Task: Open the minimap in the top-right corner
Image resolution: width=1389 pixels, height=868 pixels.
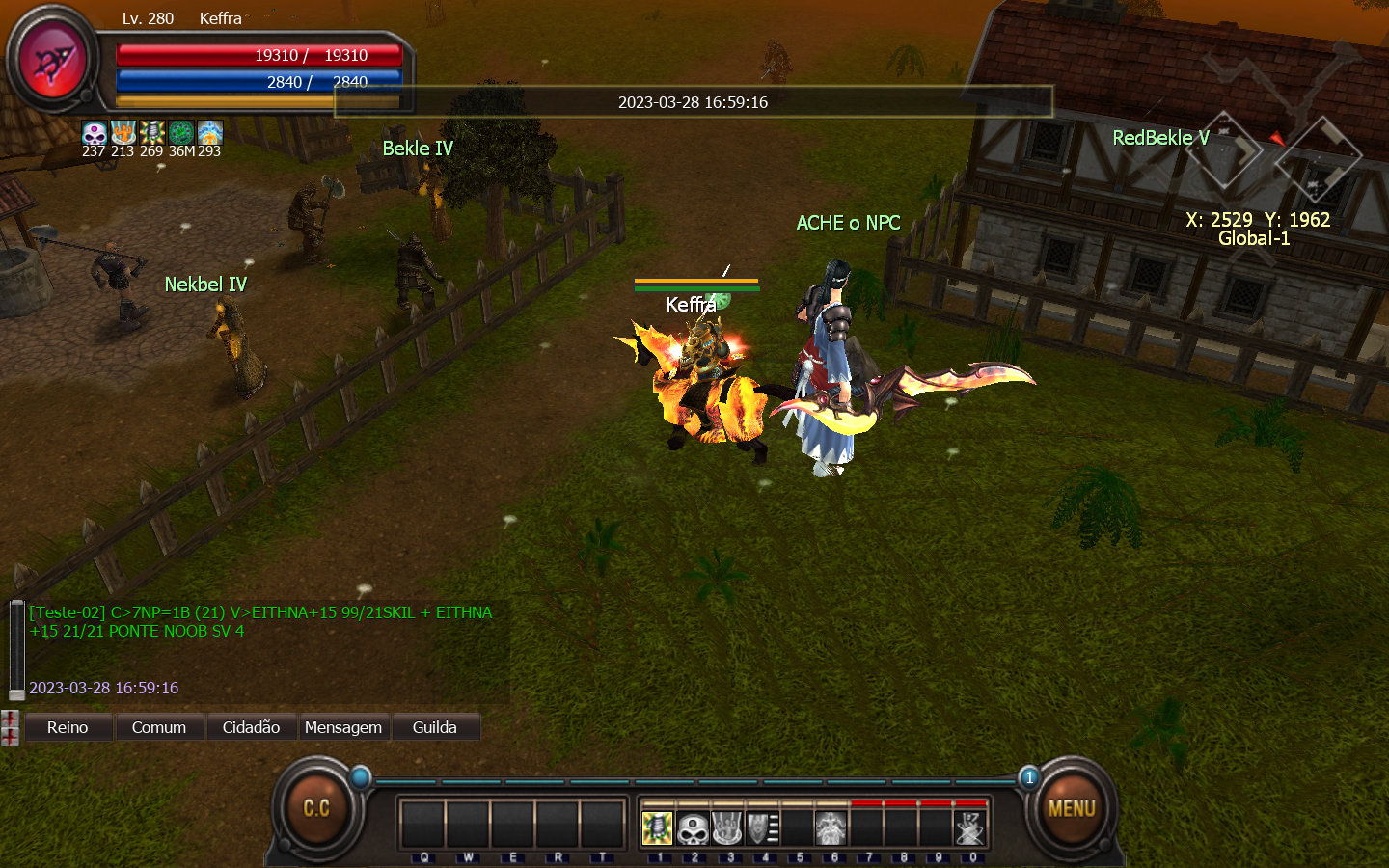Action: [x=1273, y=145]
